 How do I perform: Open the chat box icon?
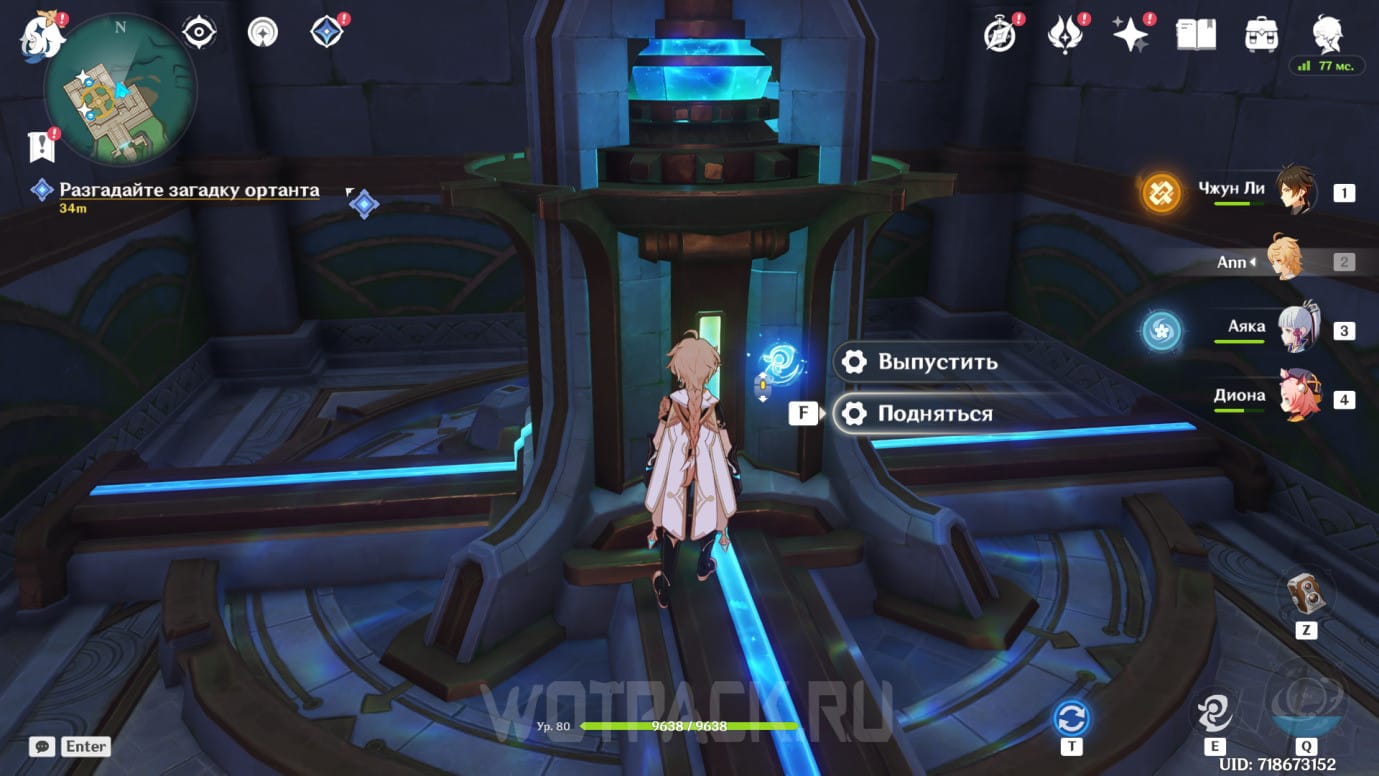click(42, 746)
